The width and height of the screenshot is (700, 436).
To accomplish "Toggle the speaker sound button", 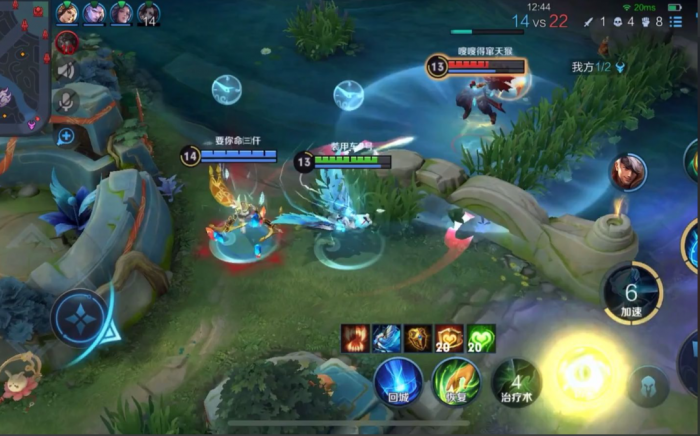I will pos(67,70).
